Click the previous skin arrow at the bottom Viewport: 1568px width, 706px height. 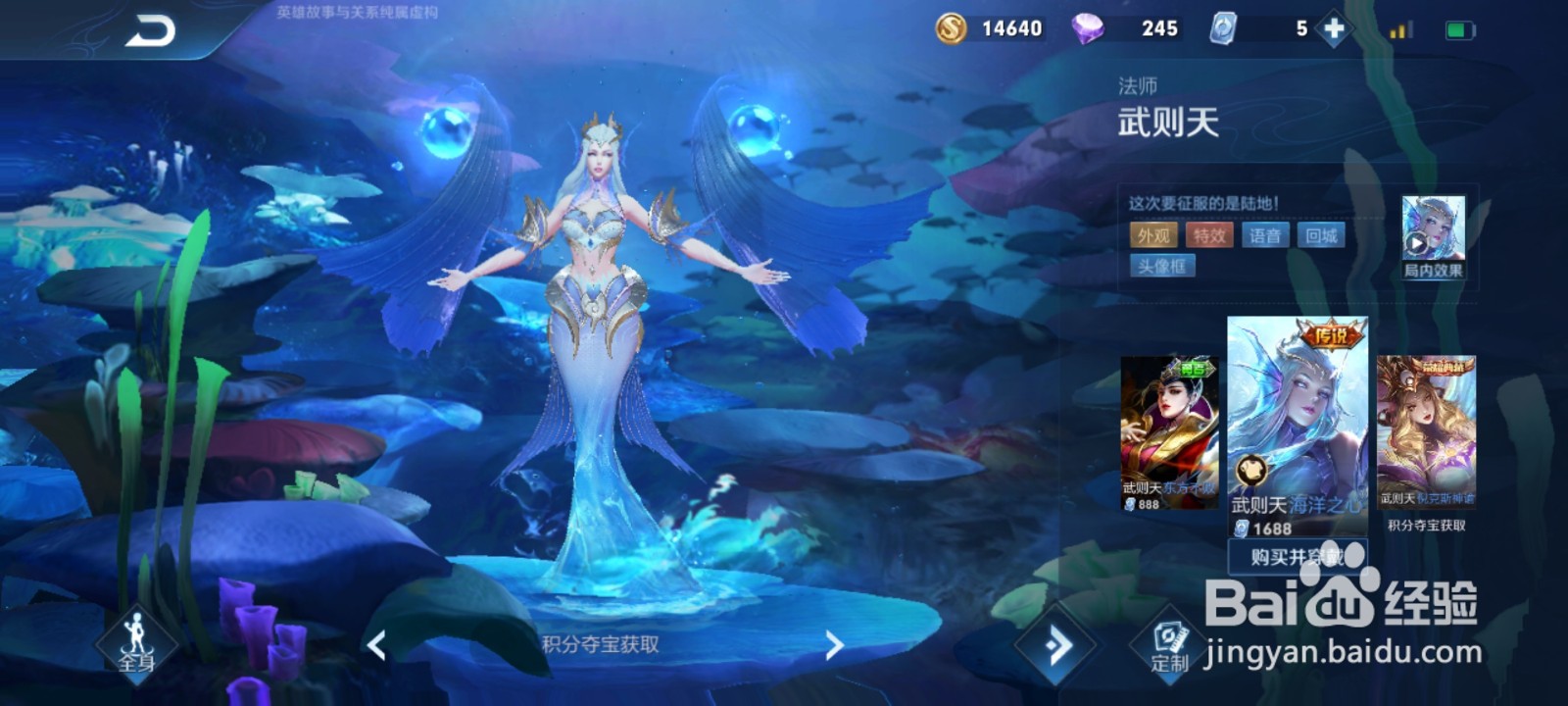tap(375, 647)
